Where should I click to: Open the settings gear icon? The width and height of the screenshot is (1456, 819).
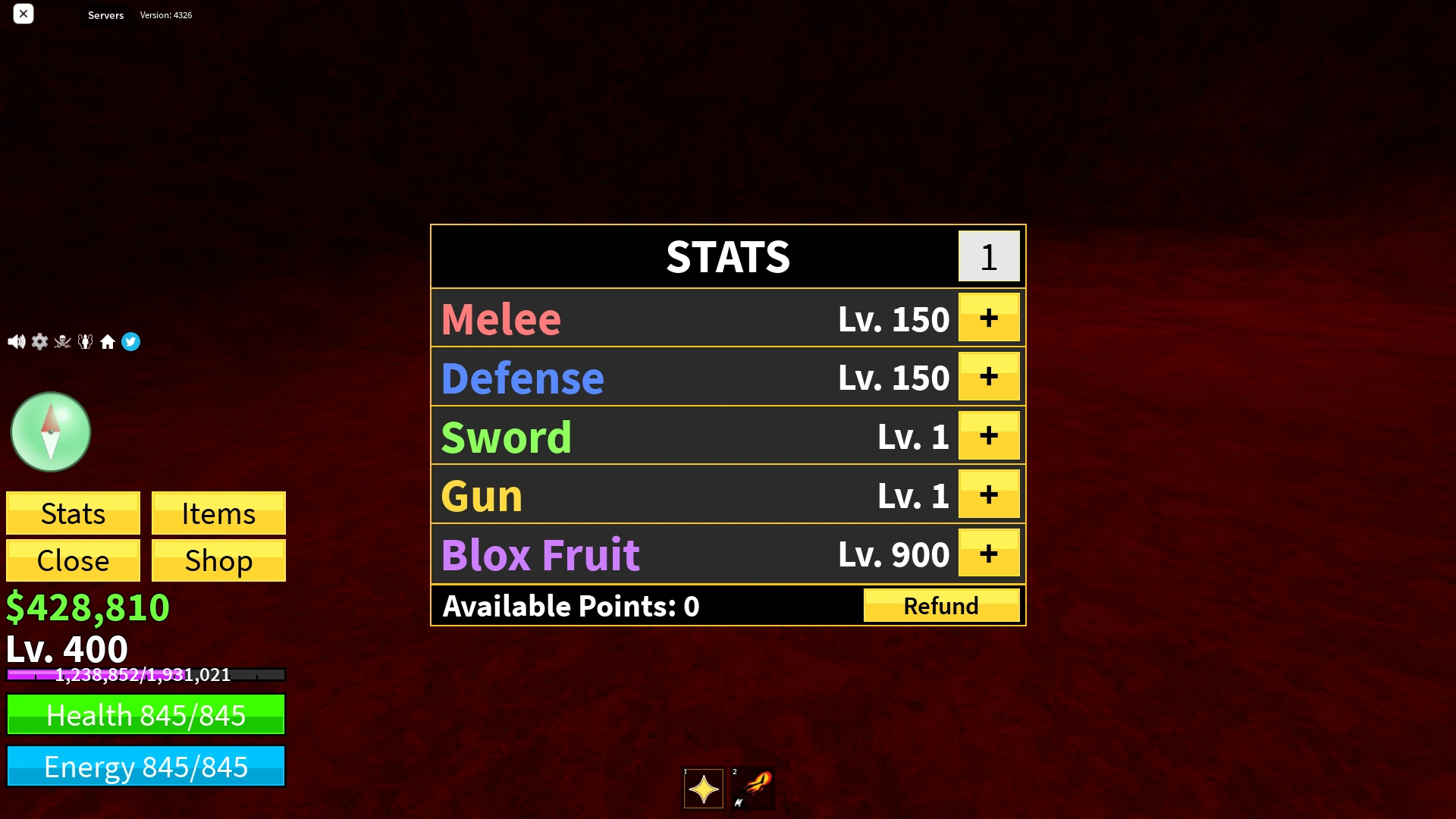click(x=39, y=341)
